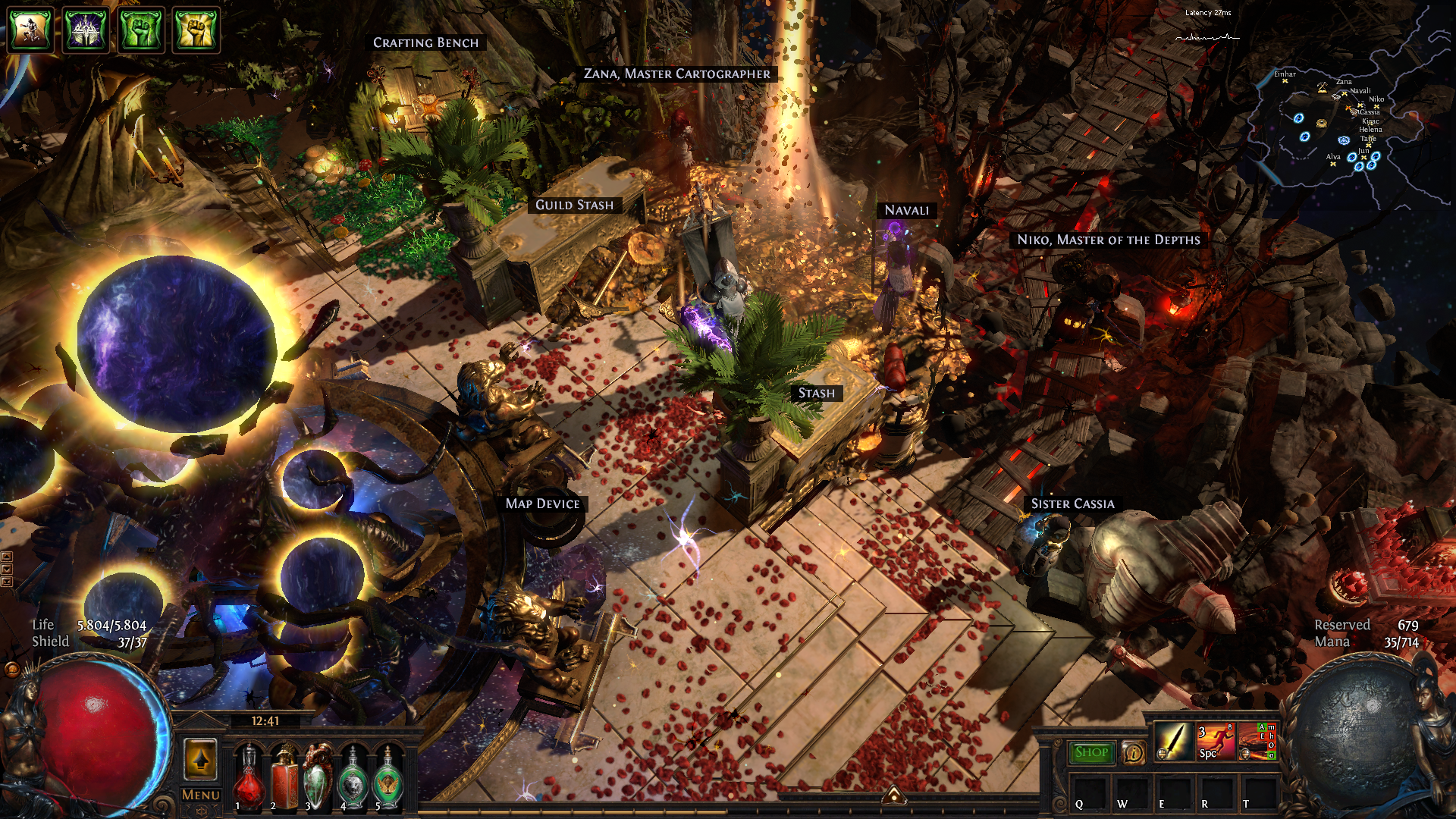Click the Map Device label
Viewport: 1456px width, 819px height.
click(x=542, y=504)
